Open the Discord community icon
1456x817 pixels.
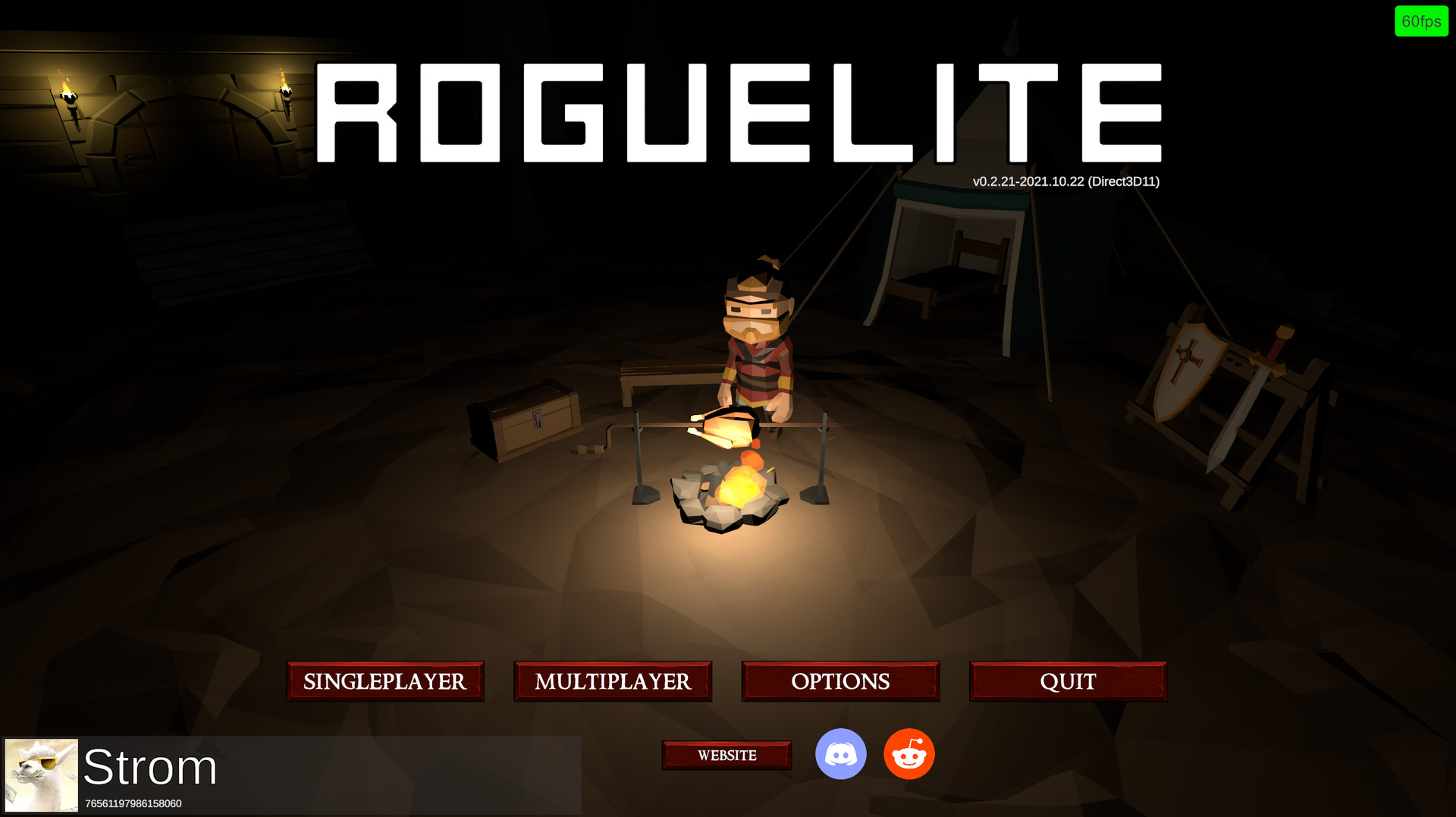[x=841, y=753]
